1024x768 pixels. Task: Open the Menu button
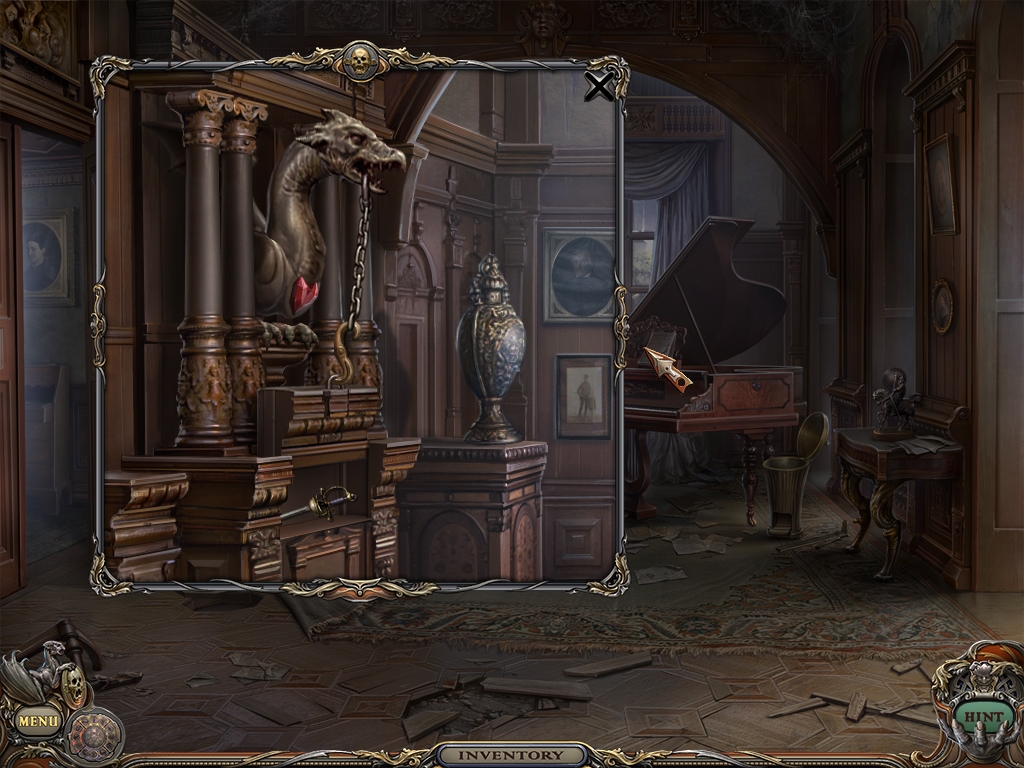(x=38, y=719)
